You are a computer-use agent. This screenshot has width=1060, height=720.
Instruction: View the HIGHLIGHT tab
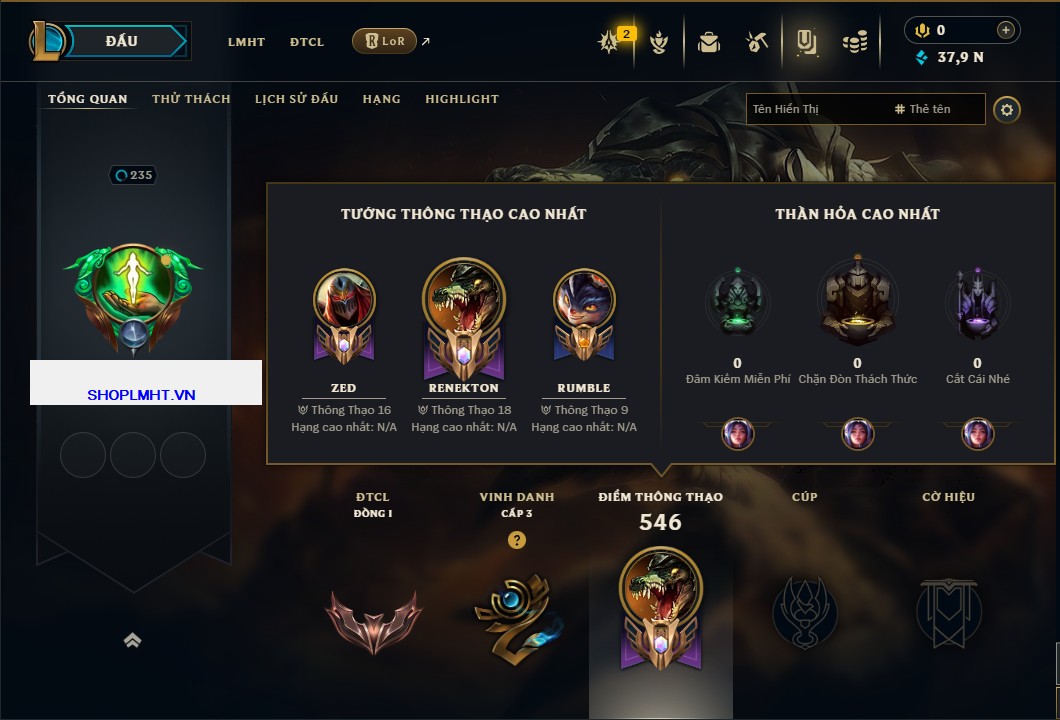coord(462,99)
